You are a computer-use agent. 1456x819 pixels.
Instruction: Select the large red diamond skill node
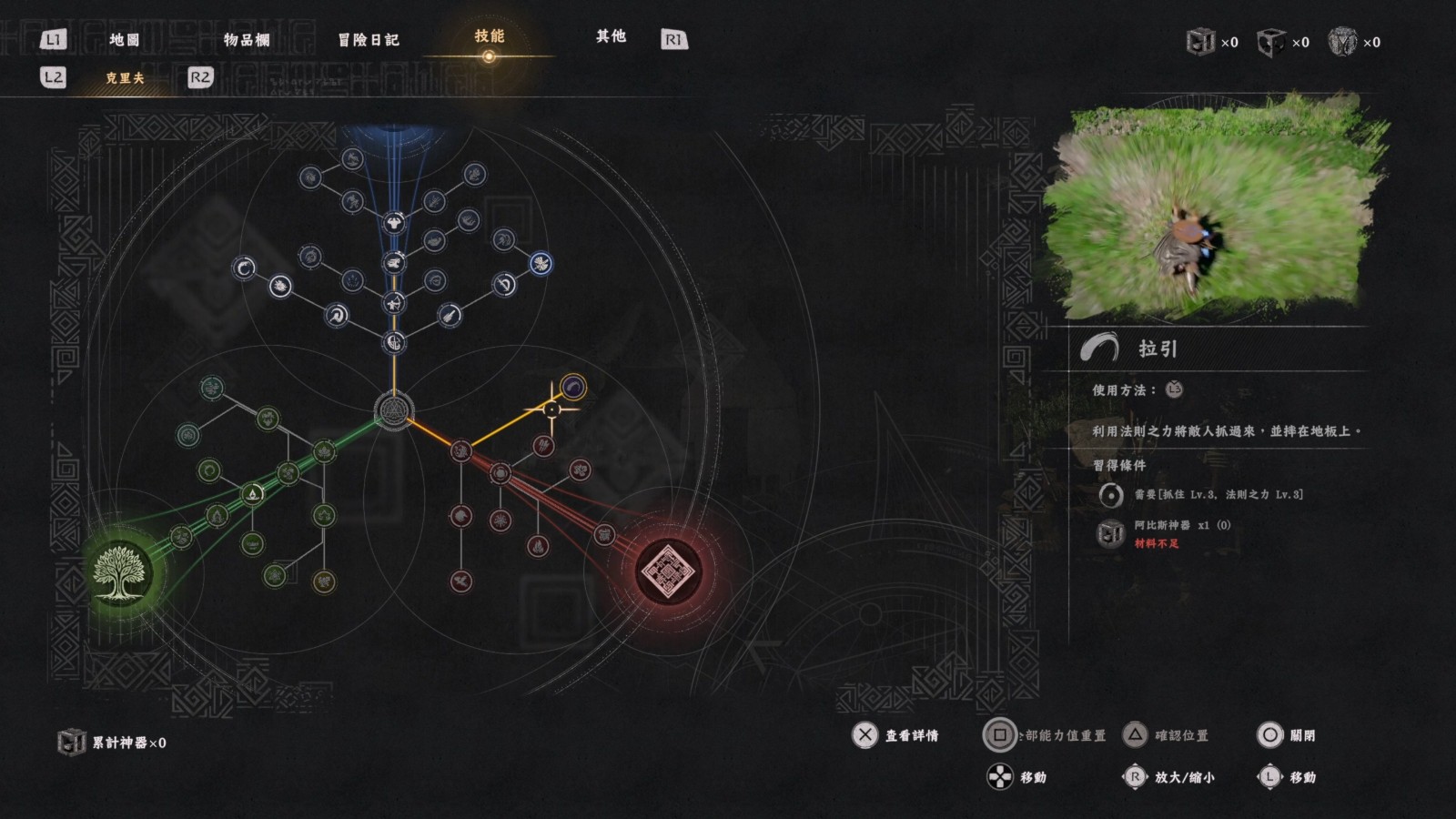pyautogui.click(x=668, y=571)
